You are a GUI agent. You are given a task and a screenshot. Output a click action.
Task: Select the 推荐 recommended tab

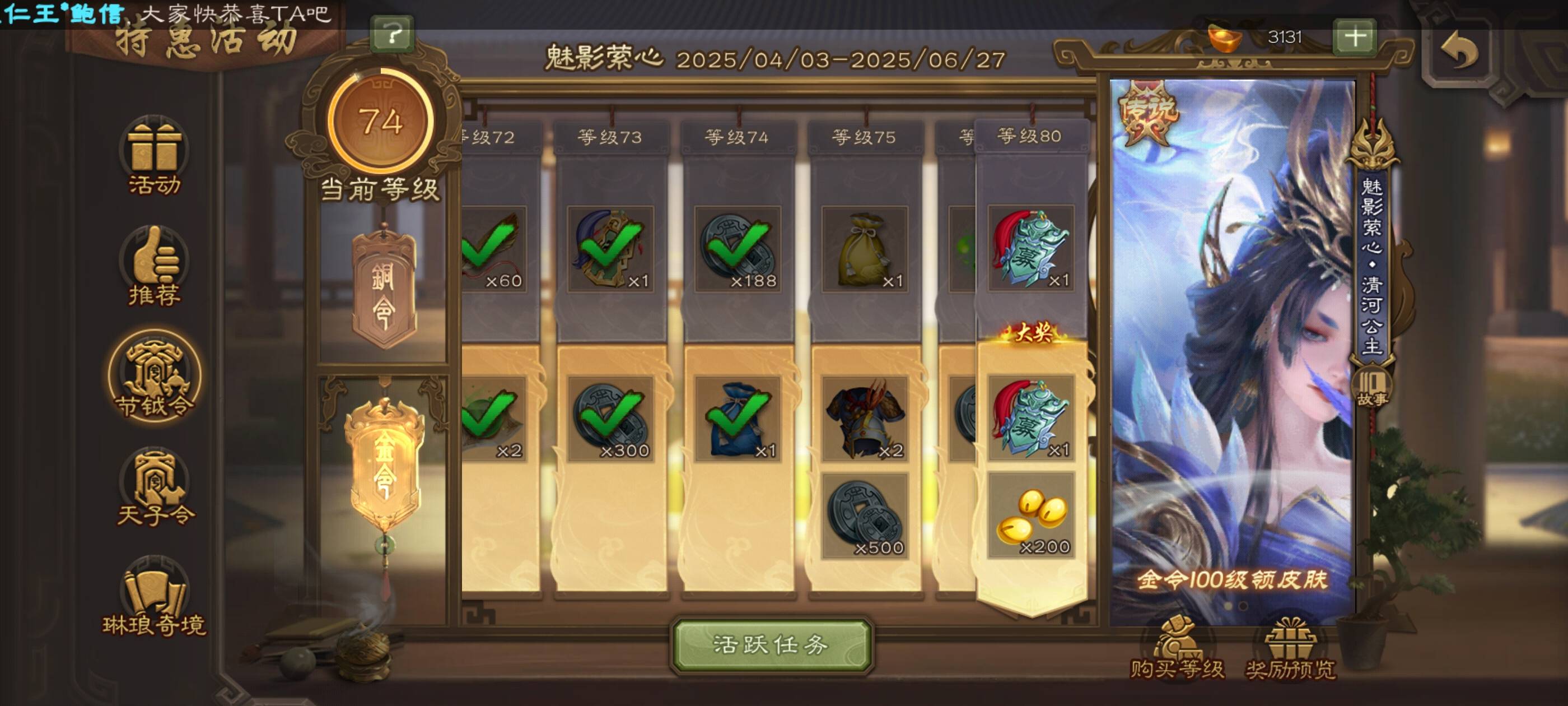tap(154, 266)
